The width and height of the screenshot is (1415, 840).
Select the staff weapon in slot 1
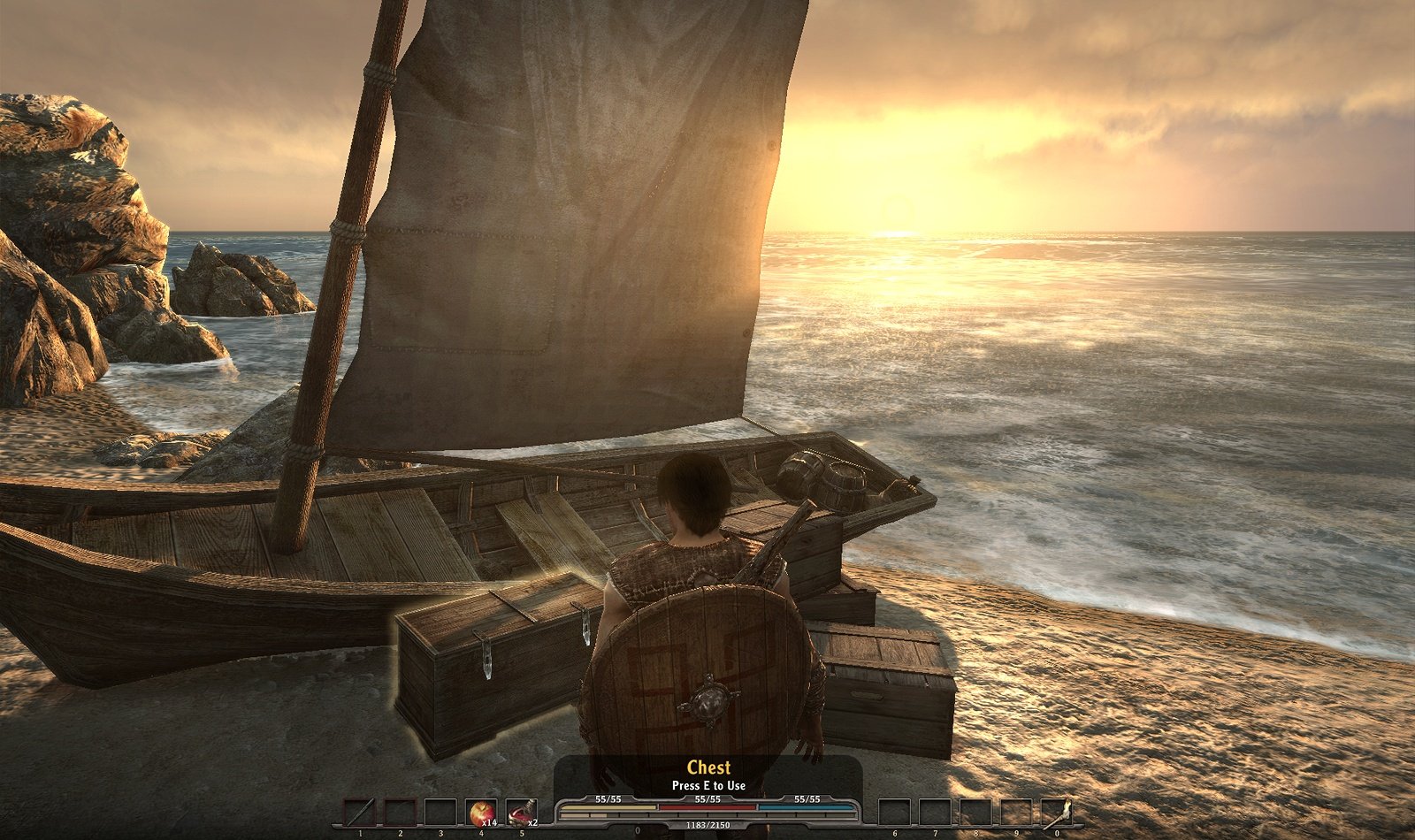click(360, 813)
